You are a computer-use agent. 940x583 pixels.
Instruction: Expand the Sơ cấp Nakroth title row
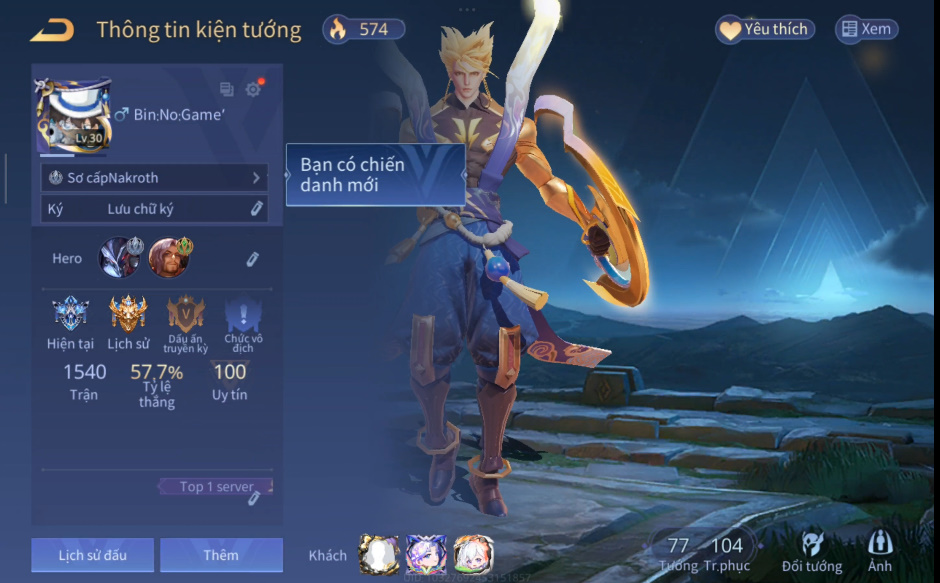coord(155,178)
